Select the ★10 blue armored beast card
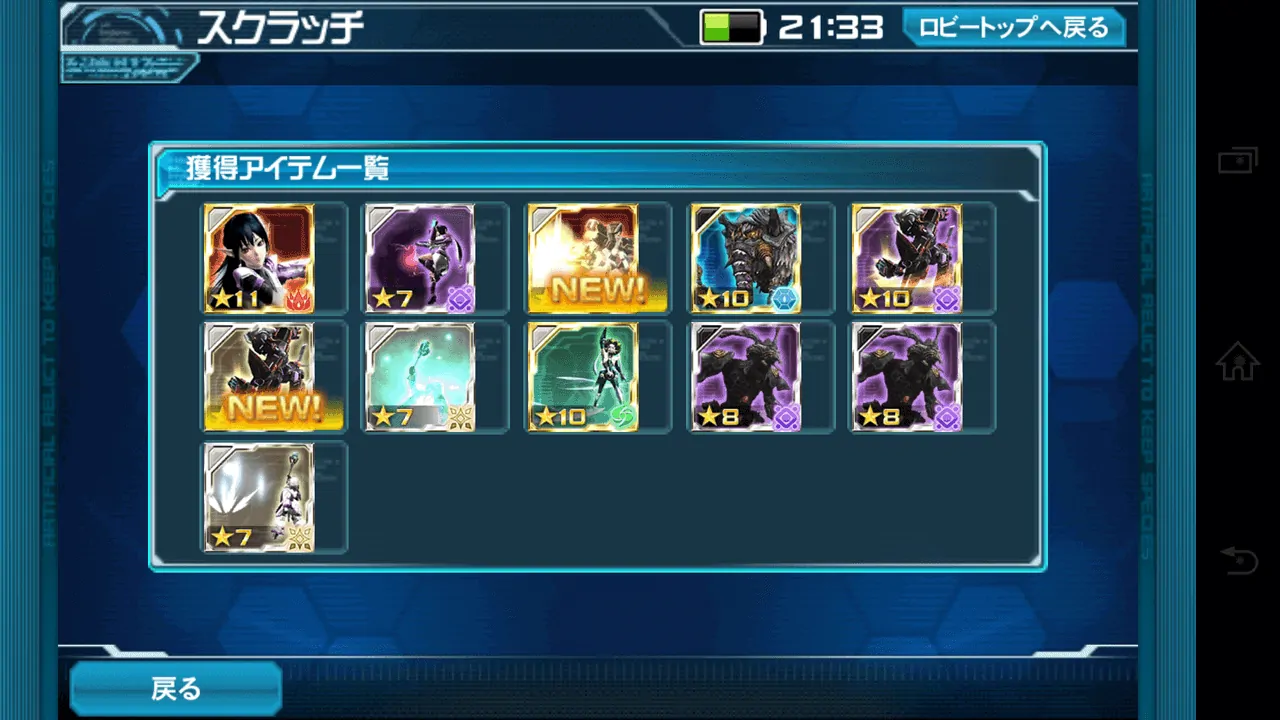Image resolution: width=1280 pixels, height=720 pixels. 745,258
